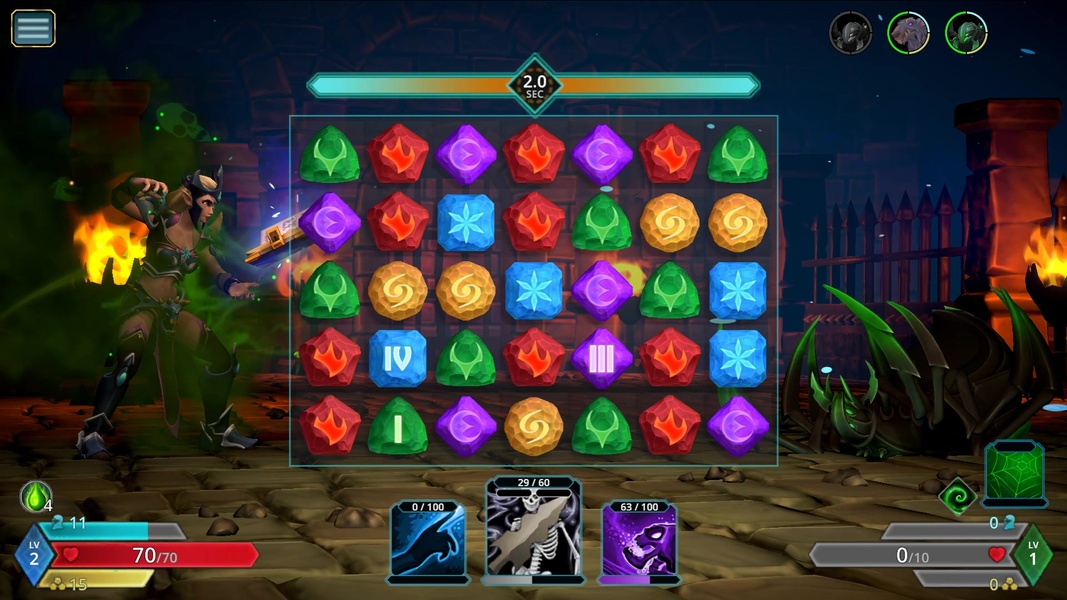Viewport: 1067px width, 600px height.
Task: Select the purple beast enemy portrait
Action: (x=908, y=33)
